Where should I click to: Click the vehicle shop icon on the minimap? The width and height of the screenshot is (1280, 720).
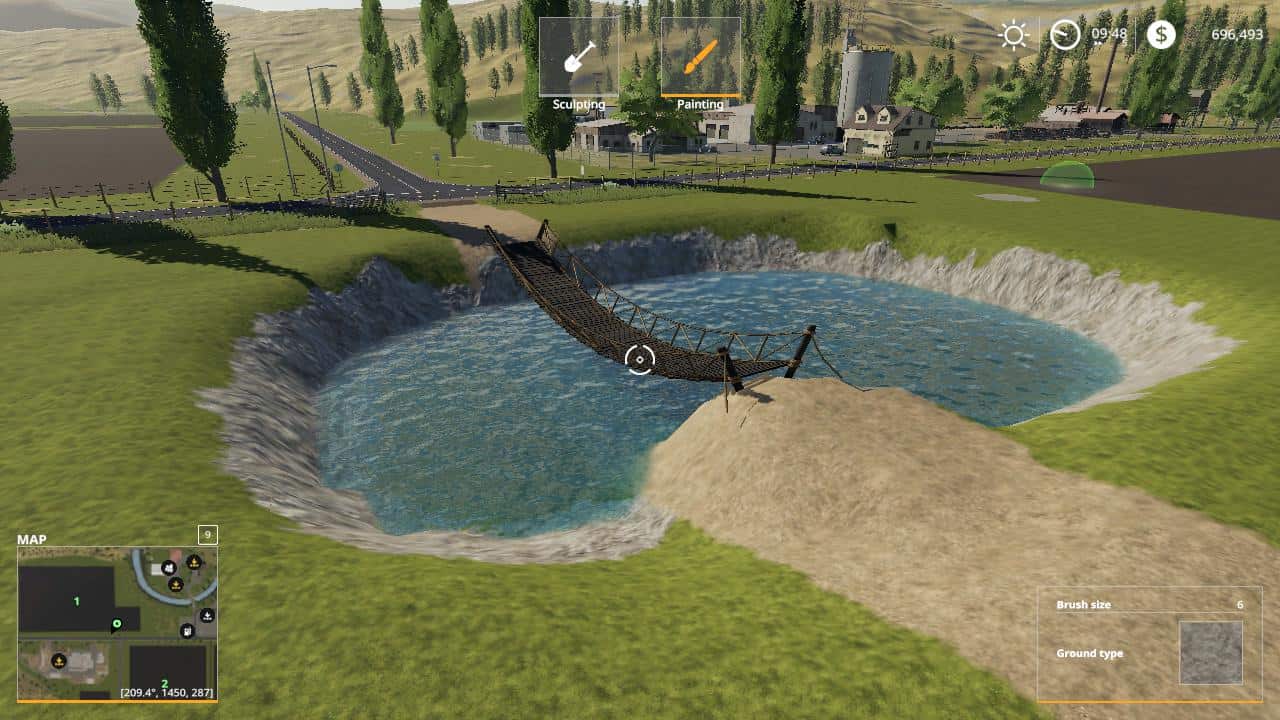coord(168,568)
